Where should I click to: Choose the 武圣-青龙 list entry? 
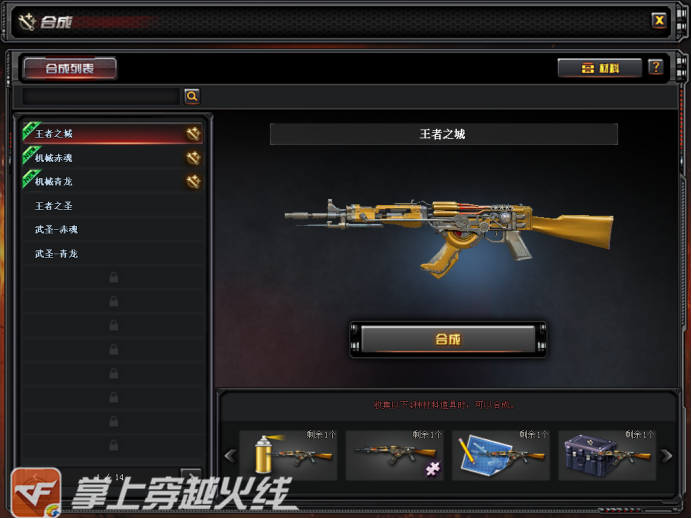click(112, 253)
